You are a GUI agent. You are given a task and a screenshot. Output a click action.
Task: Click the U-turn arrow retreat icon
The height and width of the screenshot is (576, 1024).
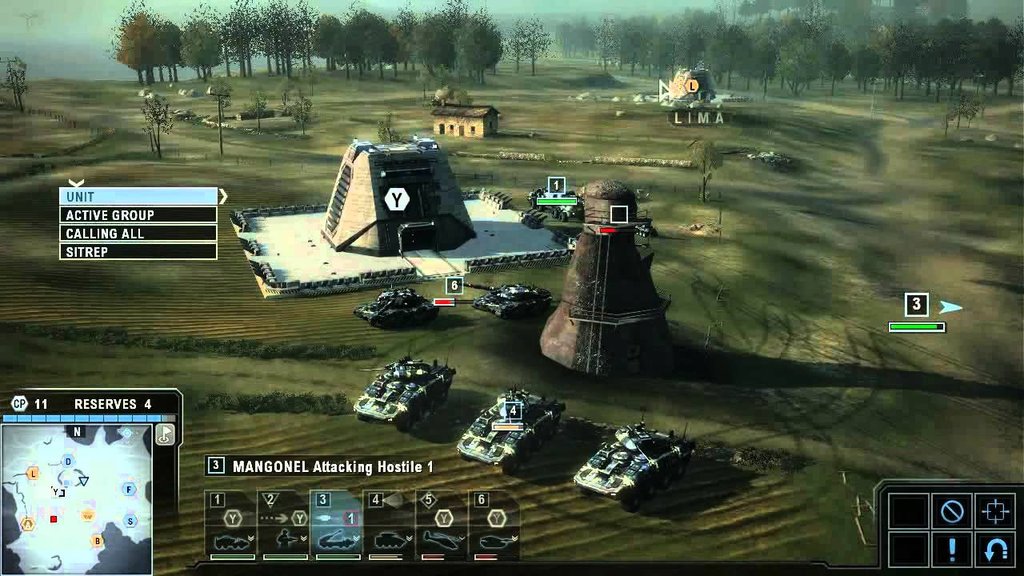(994, 549)
